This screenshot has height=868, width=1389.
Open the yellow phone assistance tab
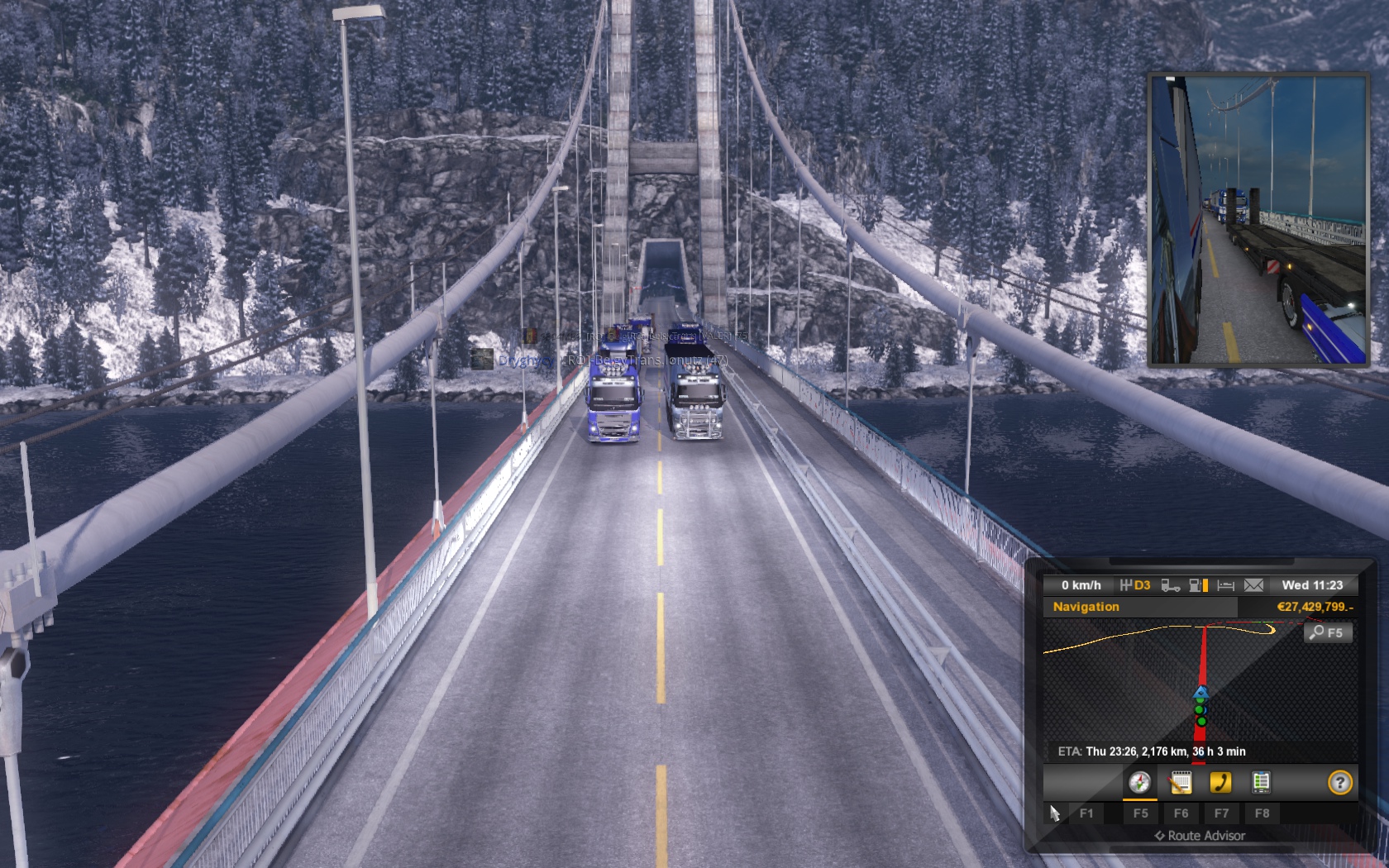[1220, 782]
